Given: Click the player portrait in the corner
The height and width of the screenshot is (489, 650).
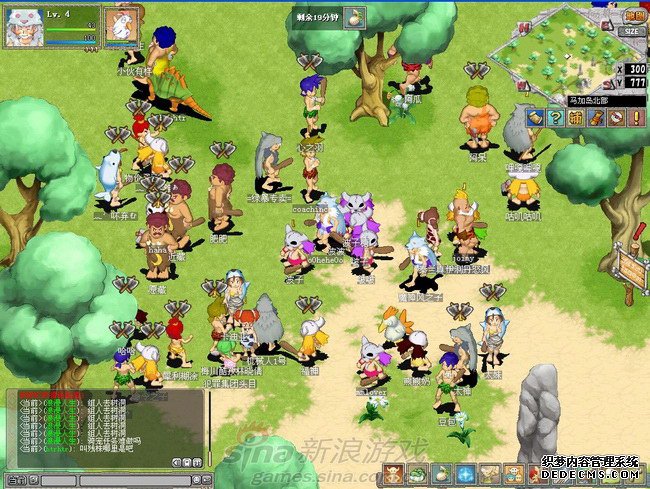Looking at the screenshot, I should pos(23,28).
